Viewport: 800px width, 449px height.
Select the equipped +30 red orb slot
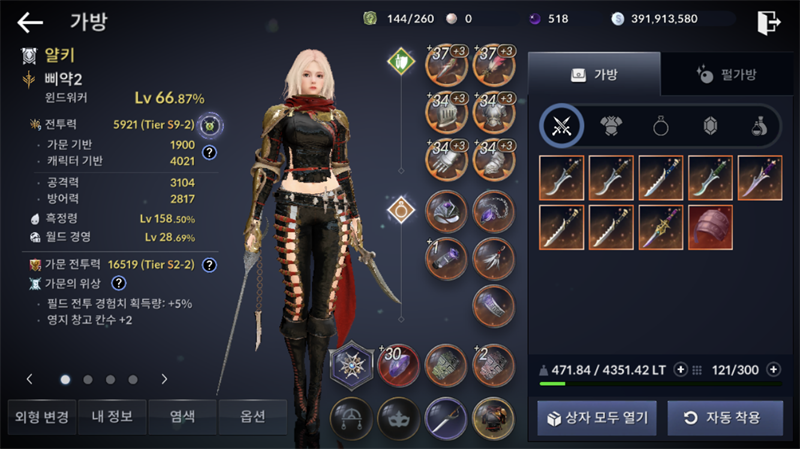tap(398, 366)
